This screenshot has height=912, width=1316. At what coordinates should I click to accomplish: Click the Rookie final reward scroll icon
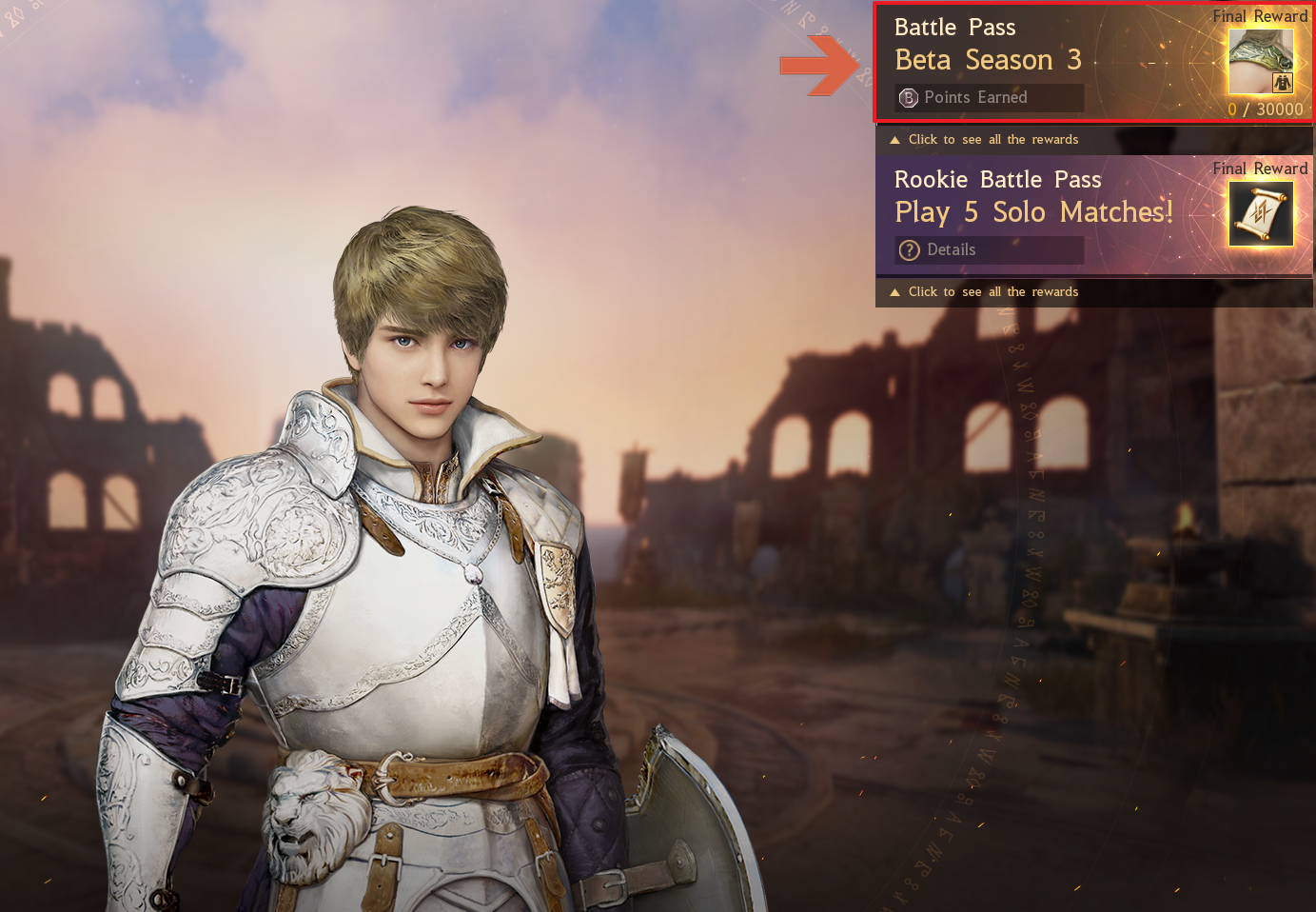[1261, 213]
